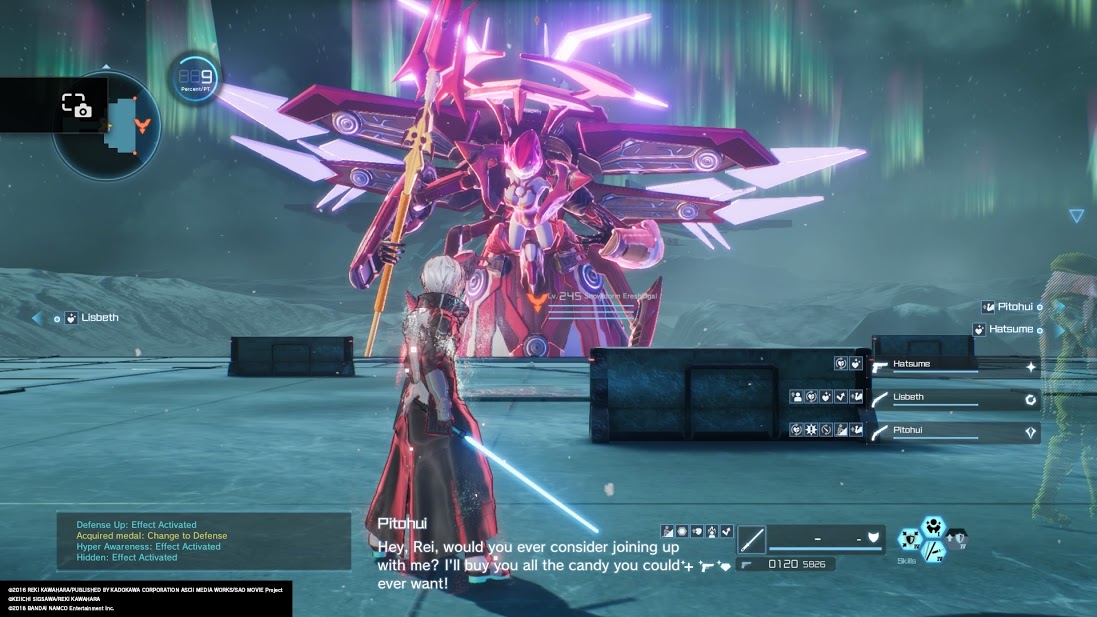The width and height of the screenshot is (1097, 617).
Task: Activate the right shield-up hexagon skill
Action: coord(956,540)
